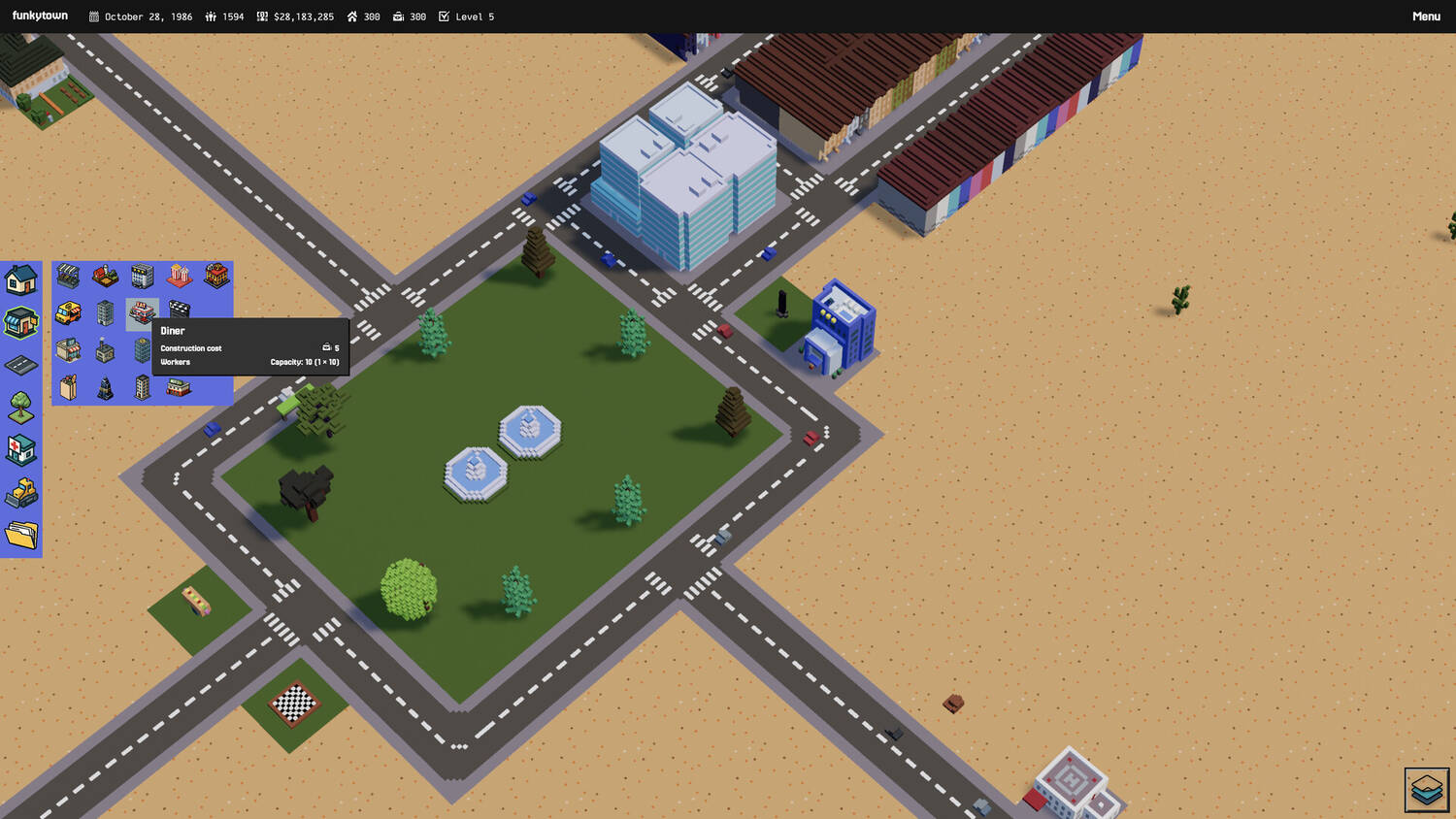Select the dark blue skyscraper tower

coord(105,388)
